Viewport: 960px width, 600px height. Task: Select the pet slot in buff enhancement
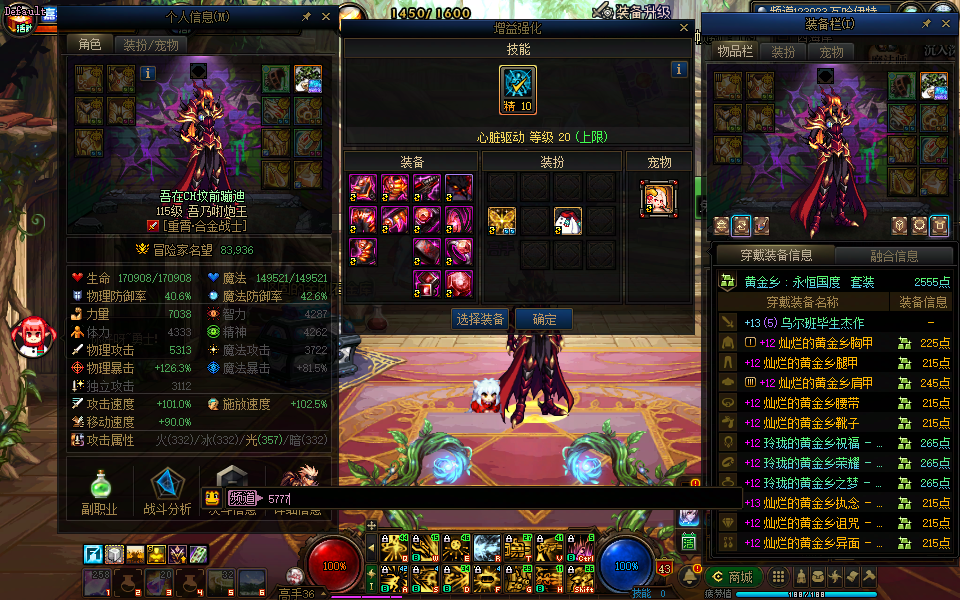(659, 198)
